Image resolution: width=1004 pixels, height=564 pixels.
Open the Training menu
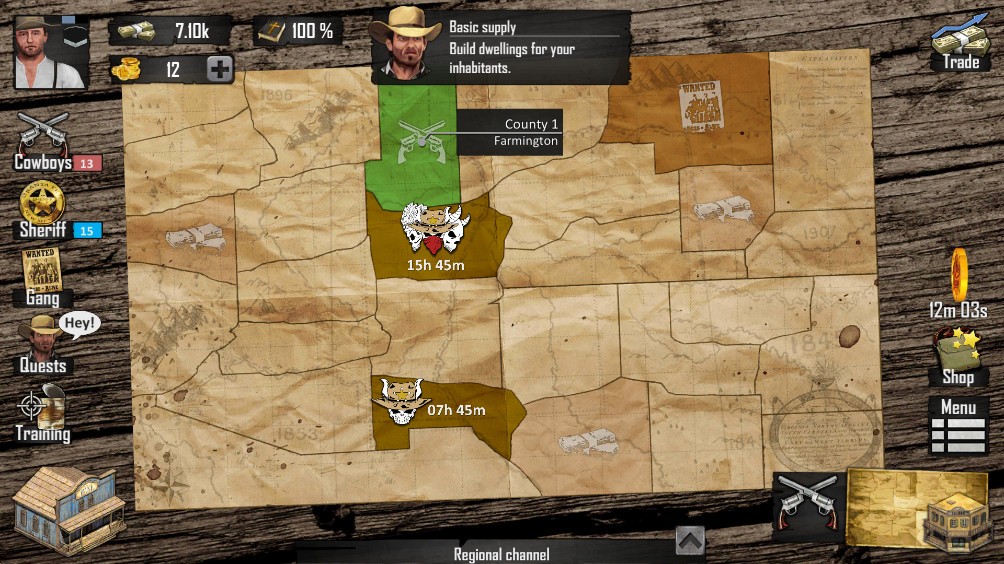point(43,413)
